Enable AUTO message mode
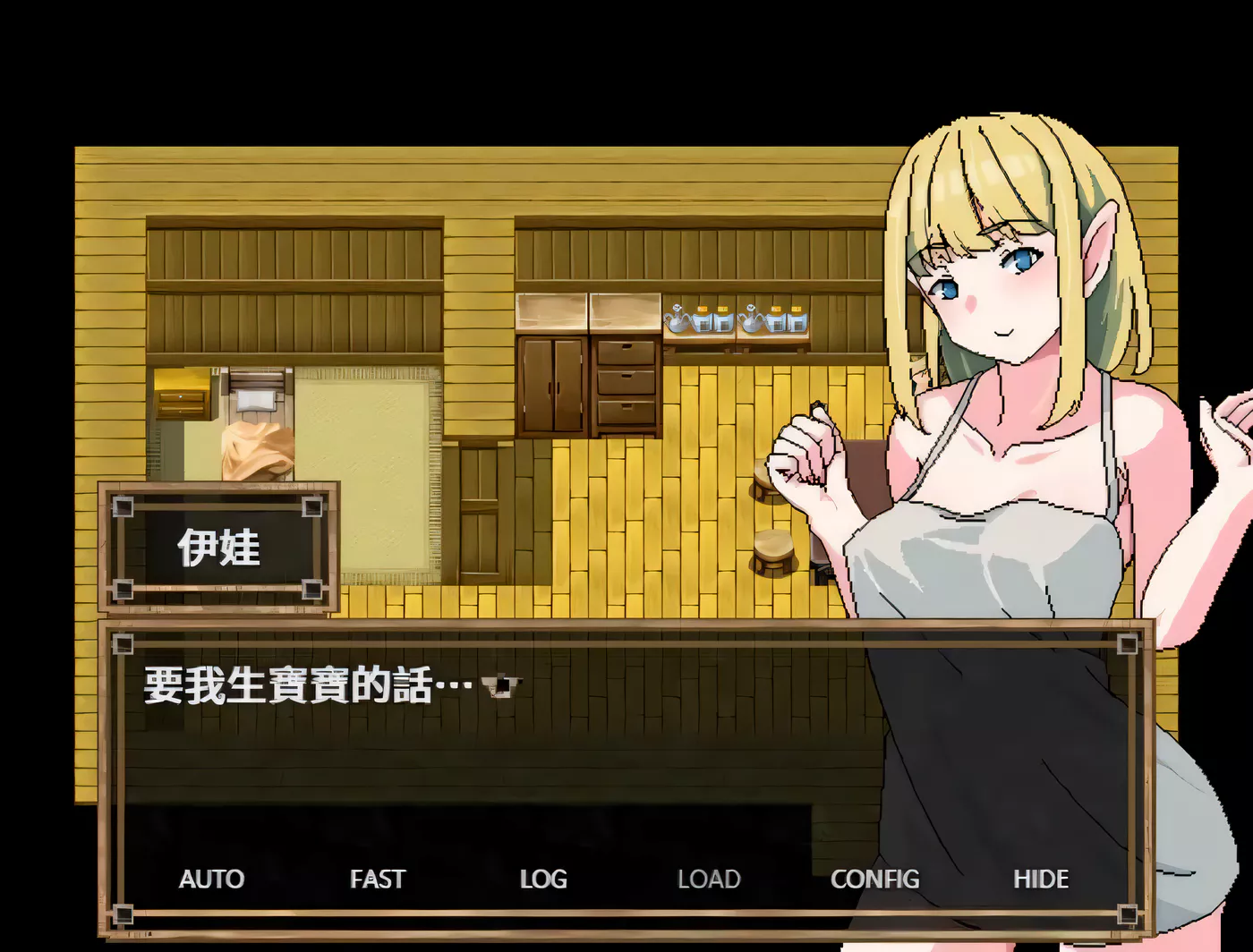Image resolution: width=1253 pixels, height=952 pixels. [212, 879]
